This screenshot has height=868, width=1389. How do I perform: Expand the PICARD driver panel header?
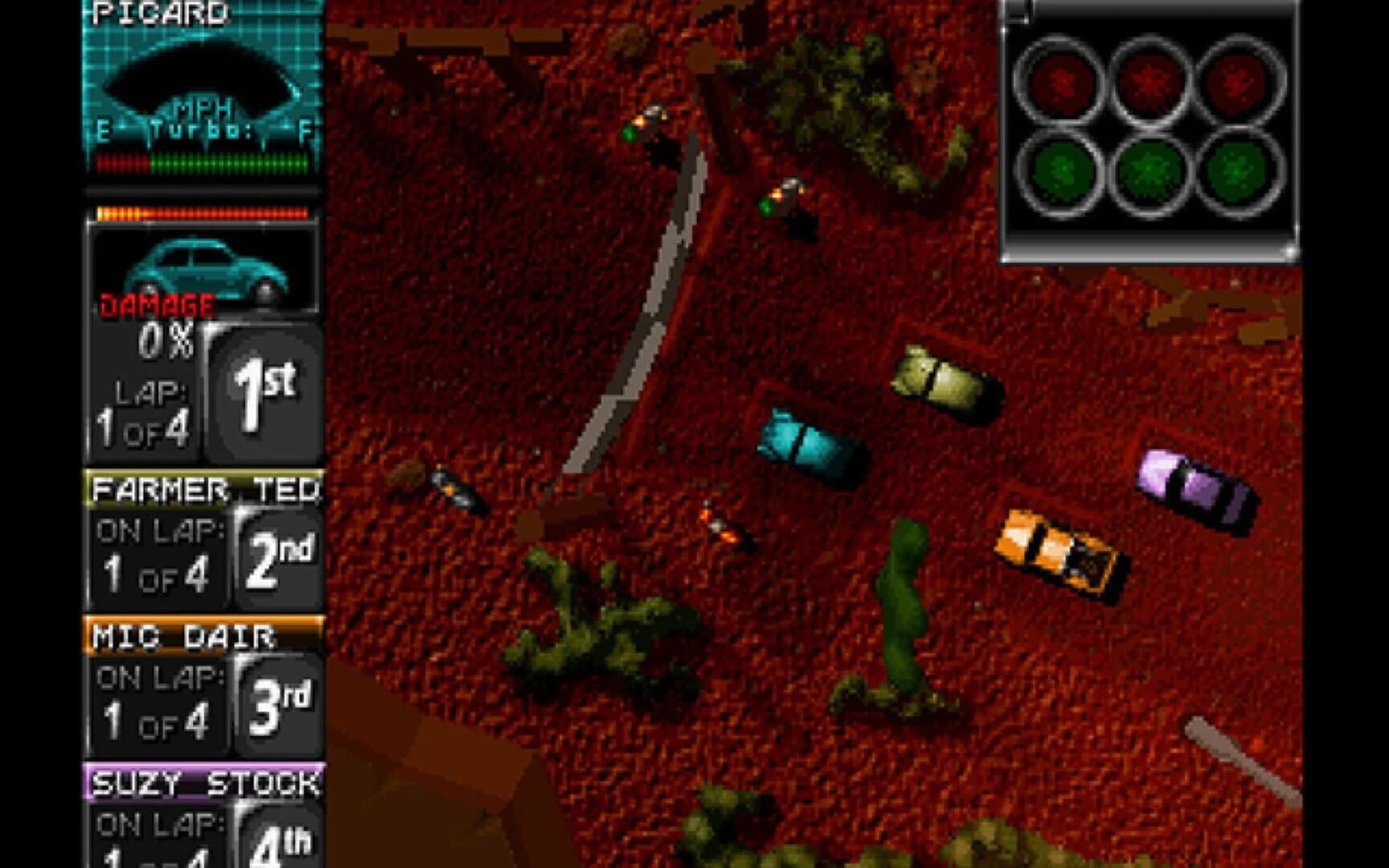click(161, 14)
